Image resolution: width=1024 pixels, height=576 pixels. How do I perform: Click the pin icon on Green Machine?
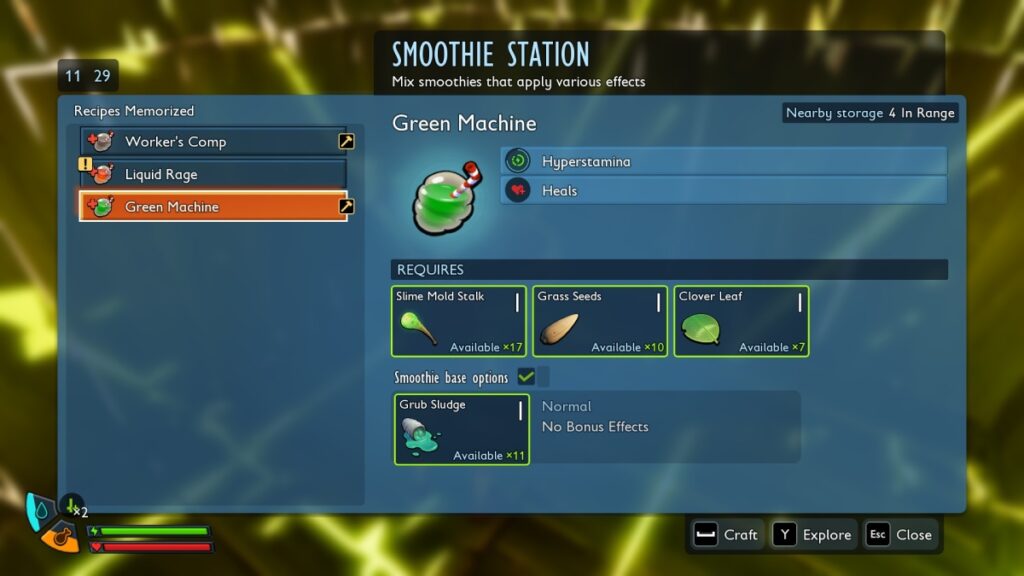coord(346,207)
